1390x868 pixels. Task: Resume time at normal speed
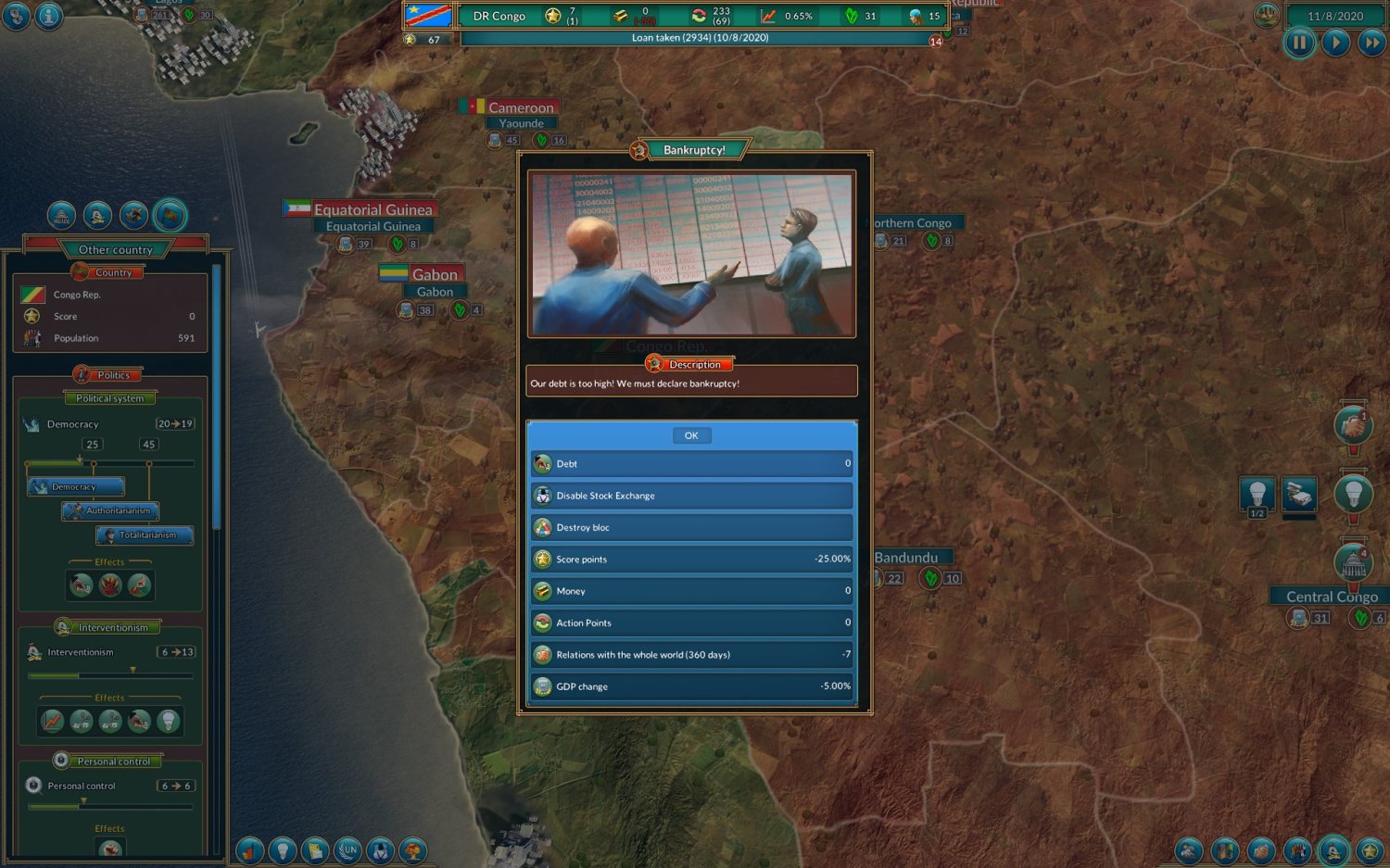(x=1335, y=43)
